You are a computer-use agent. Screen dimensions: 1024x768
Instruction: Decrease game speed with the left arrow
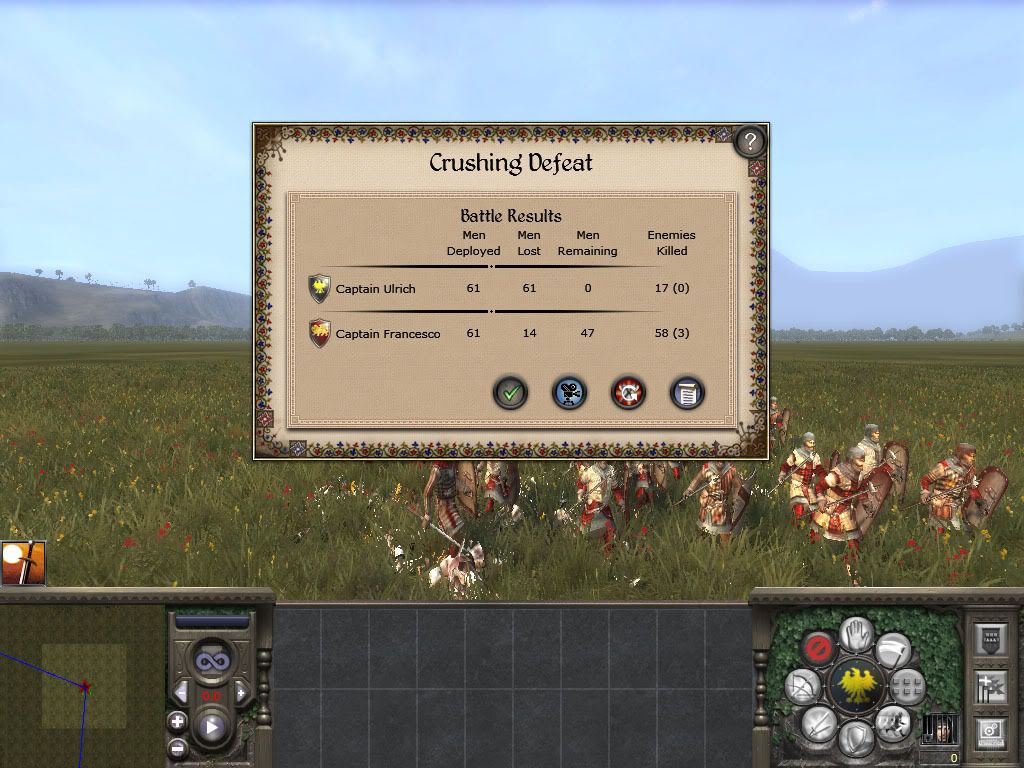point(182,693)
